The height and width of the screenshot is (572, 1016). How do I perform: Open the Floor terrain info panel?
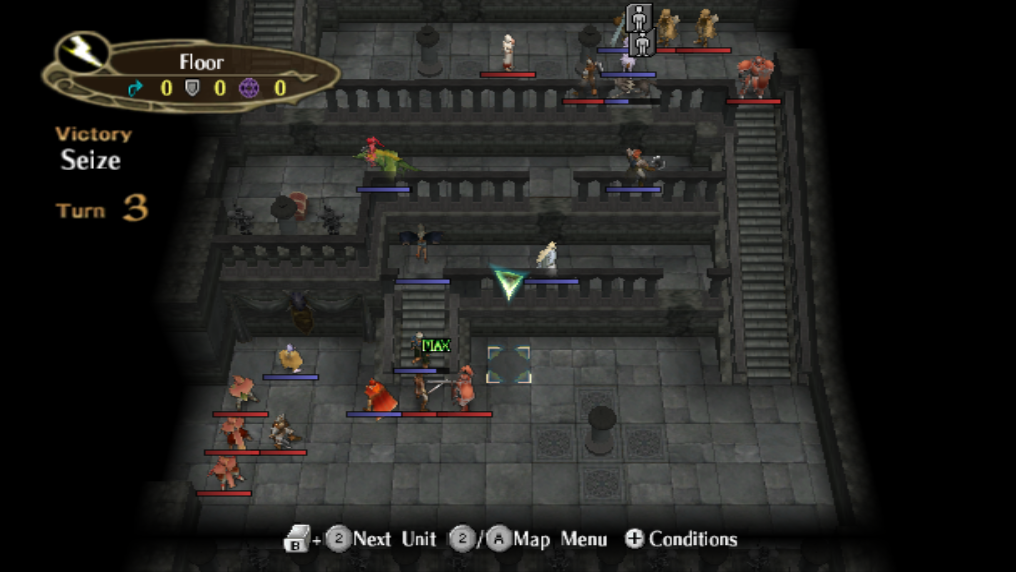click(x=200, y=74)
